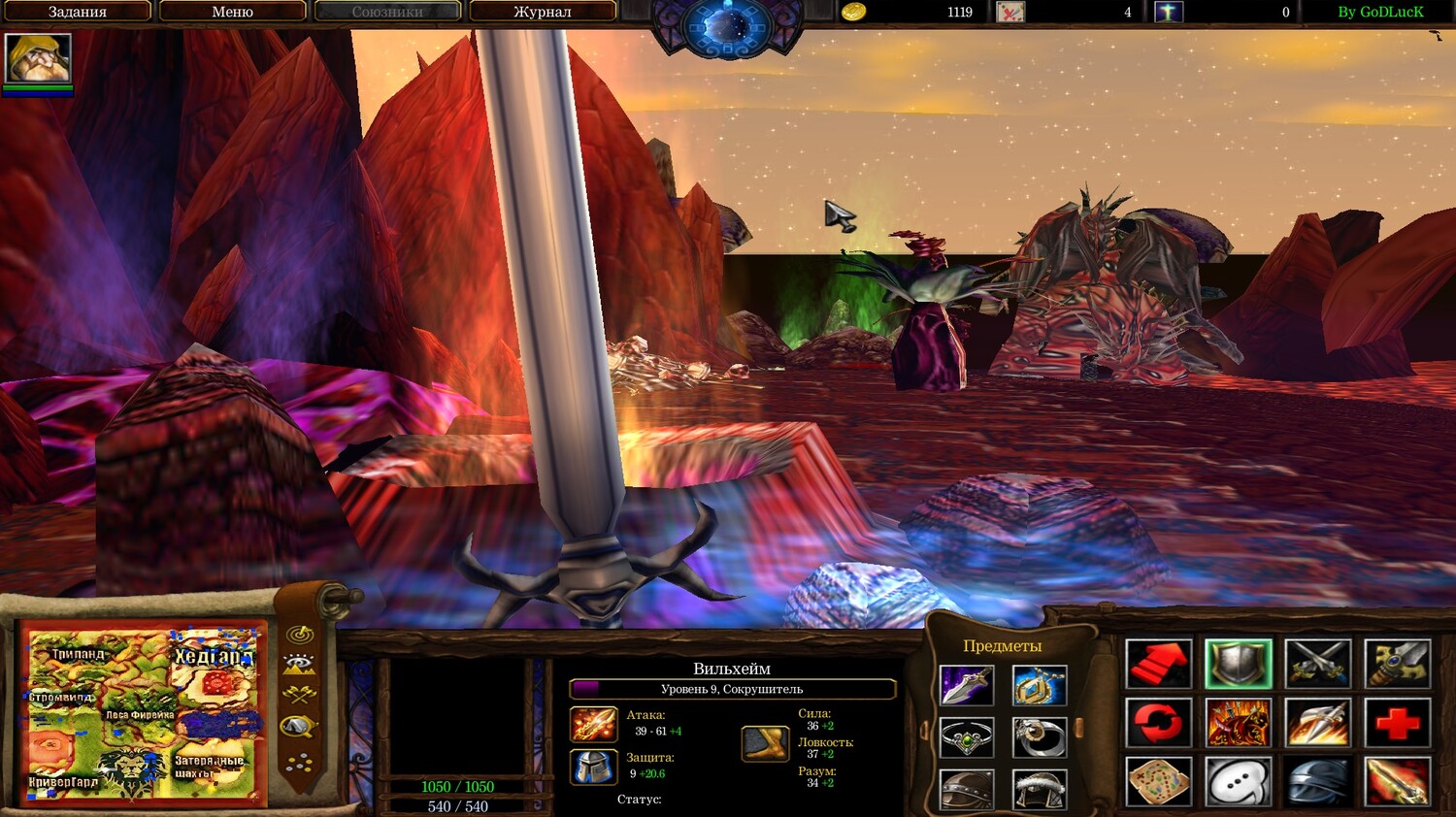1456x817 pixels.
Task: Open the Журнал log
Action: click(542, 12)
